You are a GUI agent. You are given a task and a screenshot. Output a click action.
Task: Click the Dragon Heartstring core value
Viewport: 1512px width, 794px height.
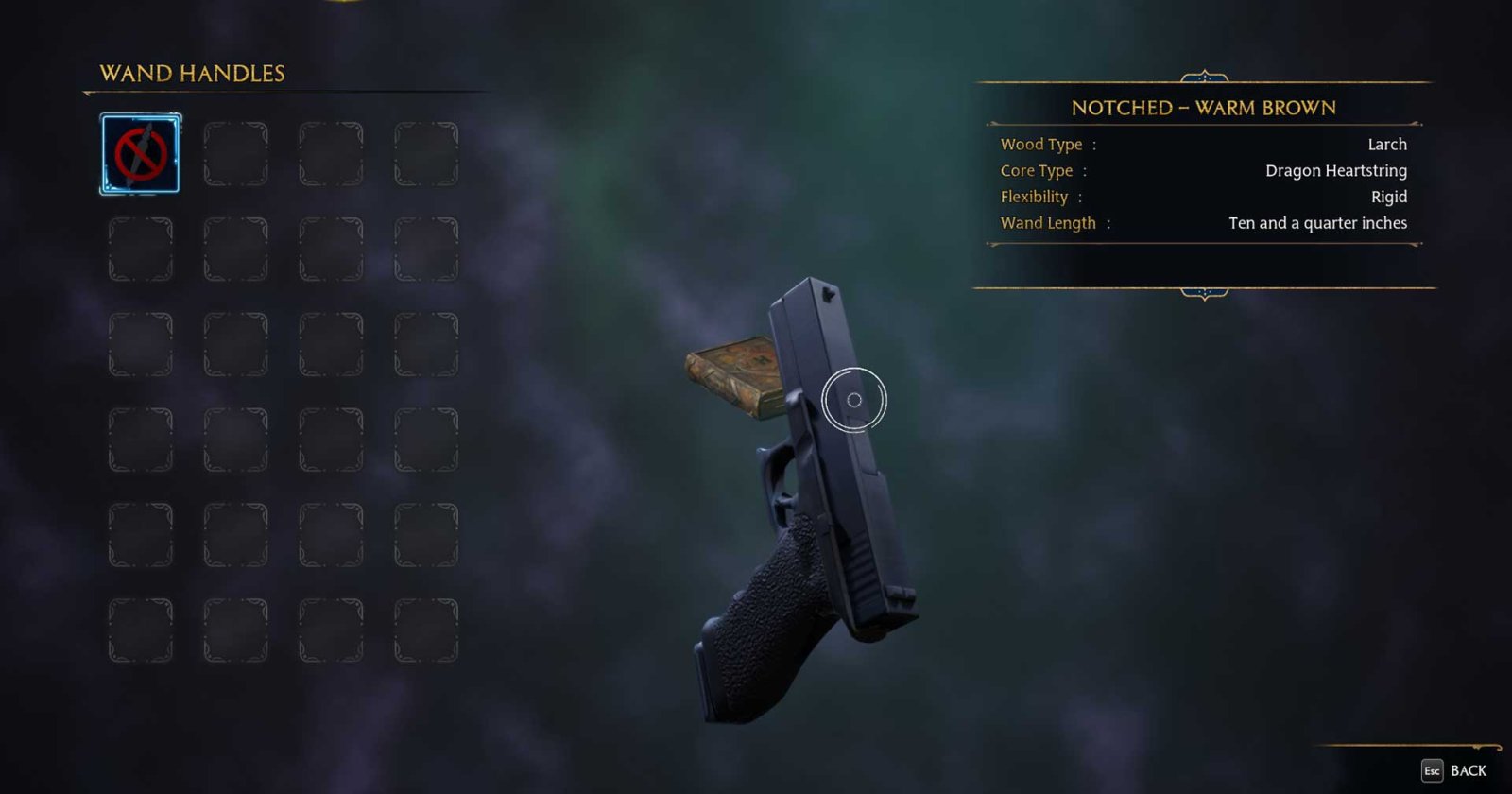(x=1335, y=171)
